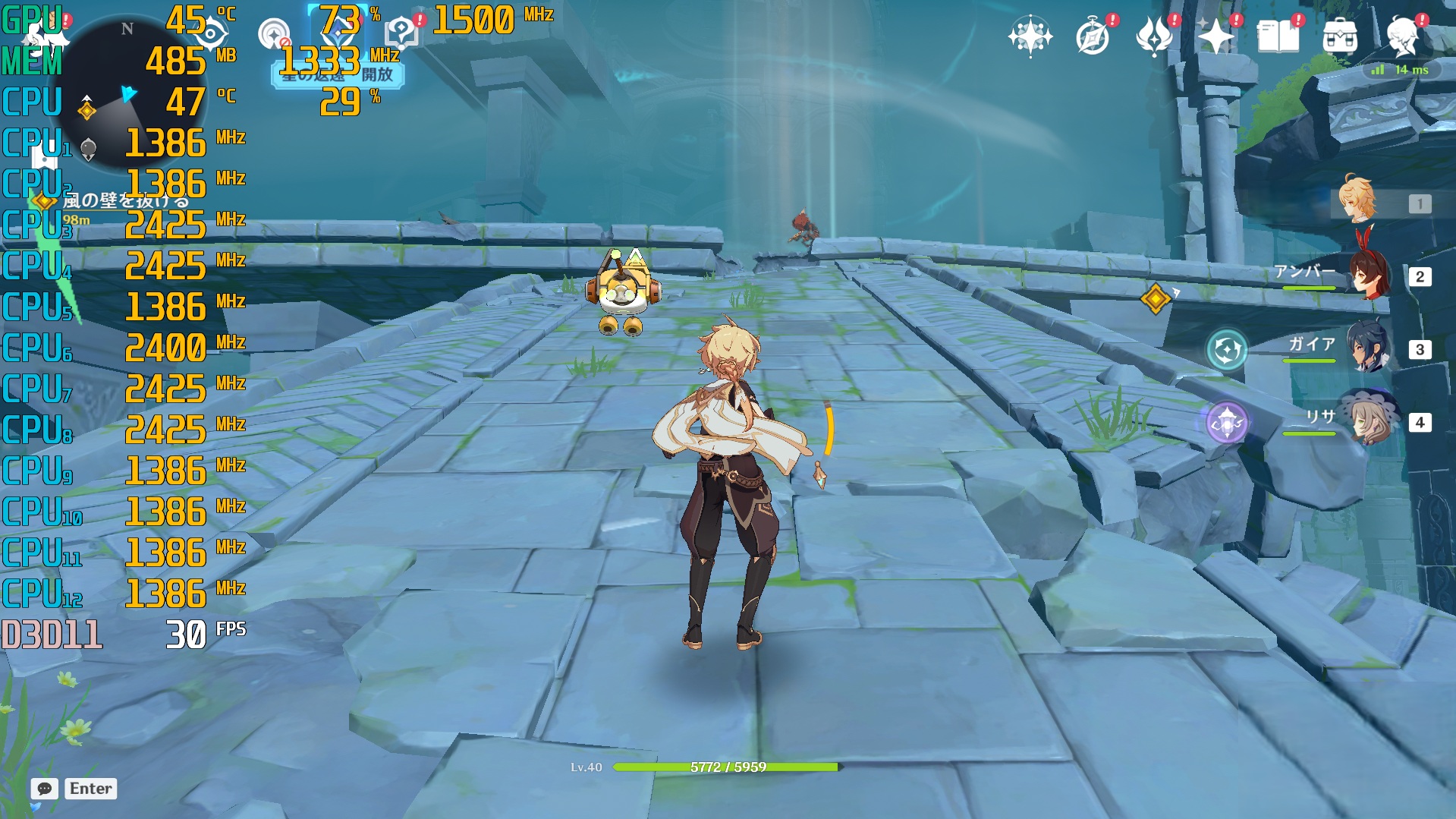Switch to party member ガイア
The width and height of the screenshot is (1456, 819).
tap(1370, 348)
